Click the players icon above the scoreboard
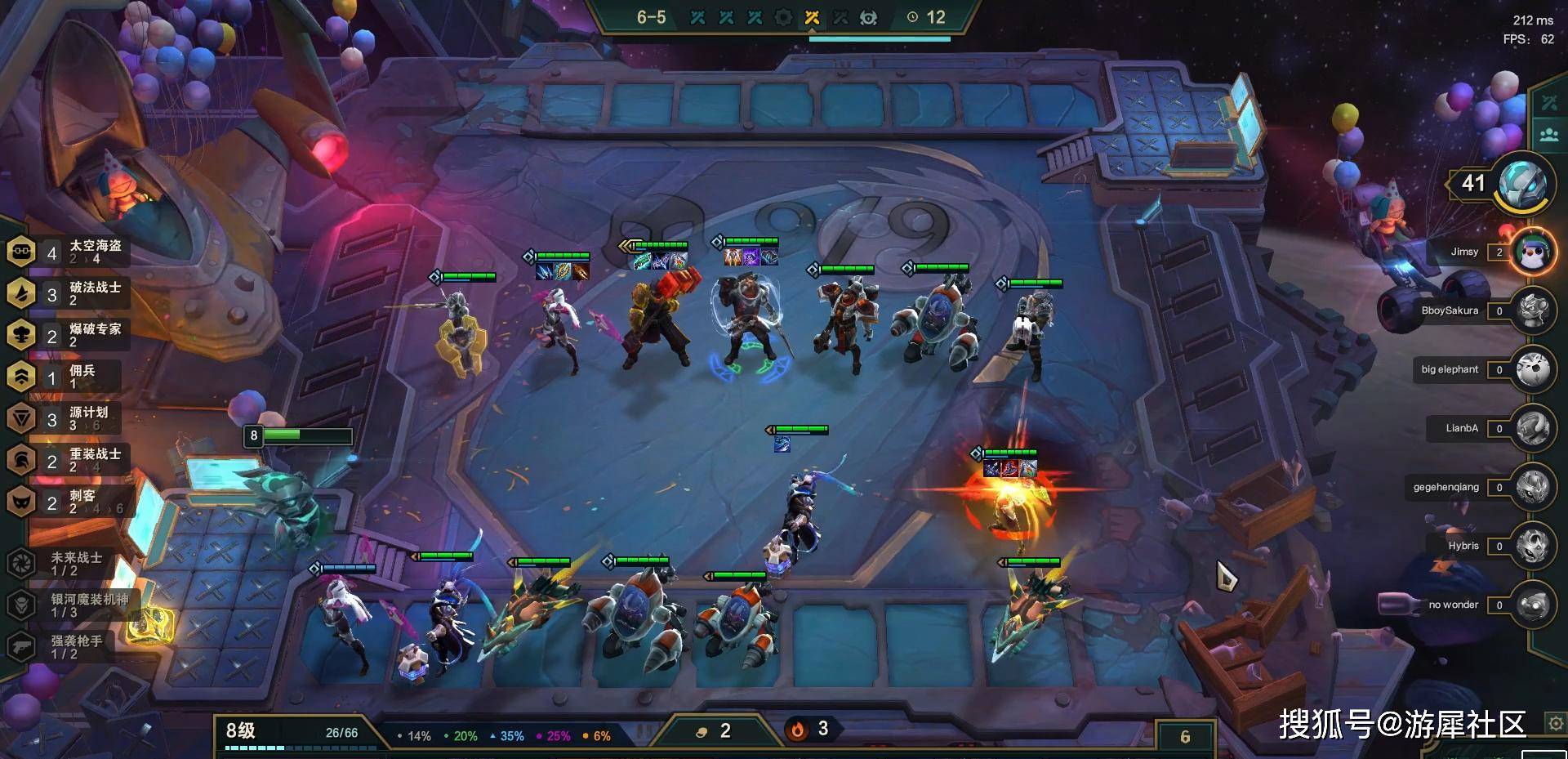The width and height of the screenshot is (1568, 759). click(x=1549, y=135)
